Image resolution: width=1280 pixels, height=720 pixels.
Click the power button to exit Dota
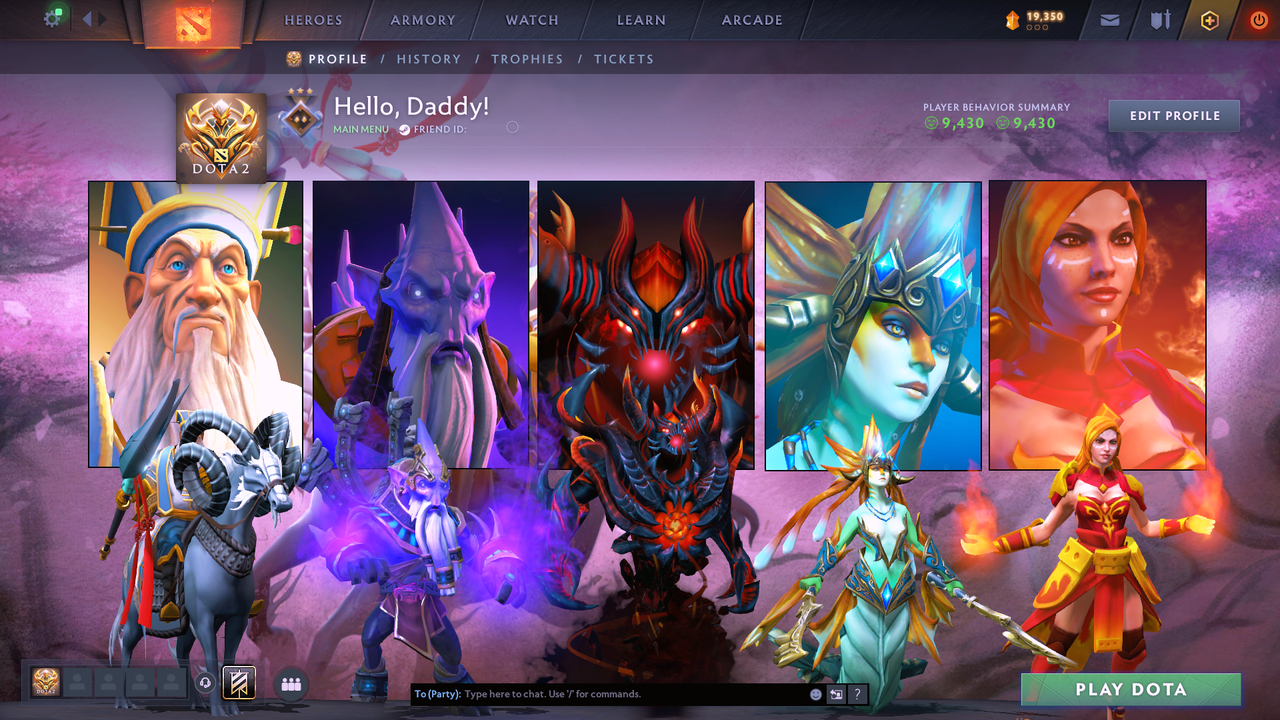pyautogui.click(x=1258, y=19)
